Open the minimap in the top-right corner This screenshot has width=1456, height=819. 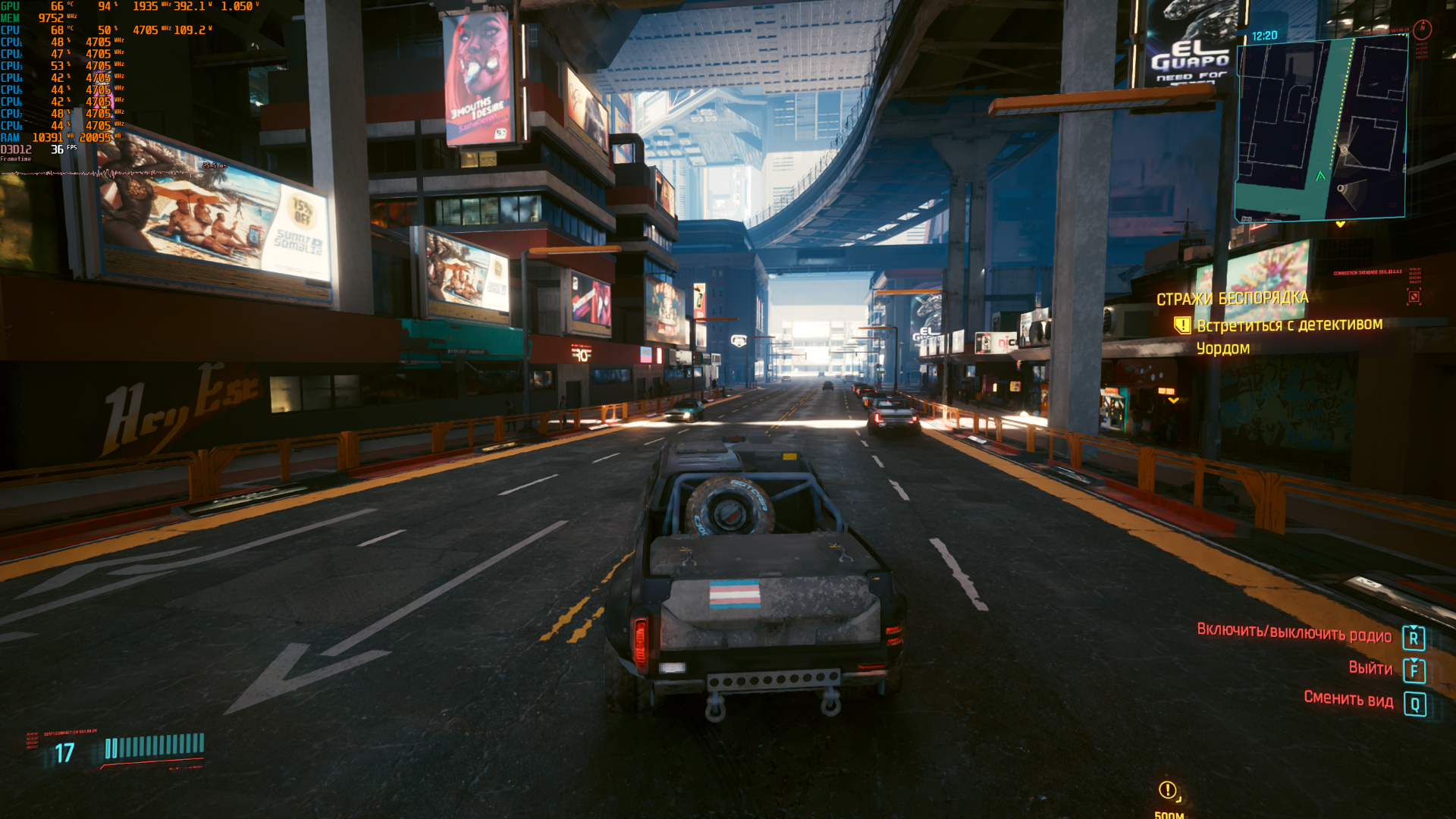coord(1321,129)
